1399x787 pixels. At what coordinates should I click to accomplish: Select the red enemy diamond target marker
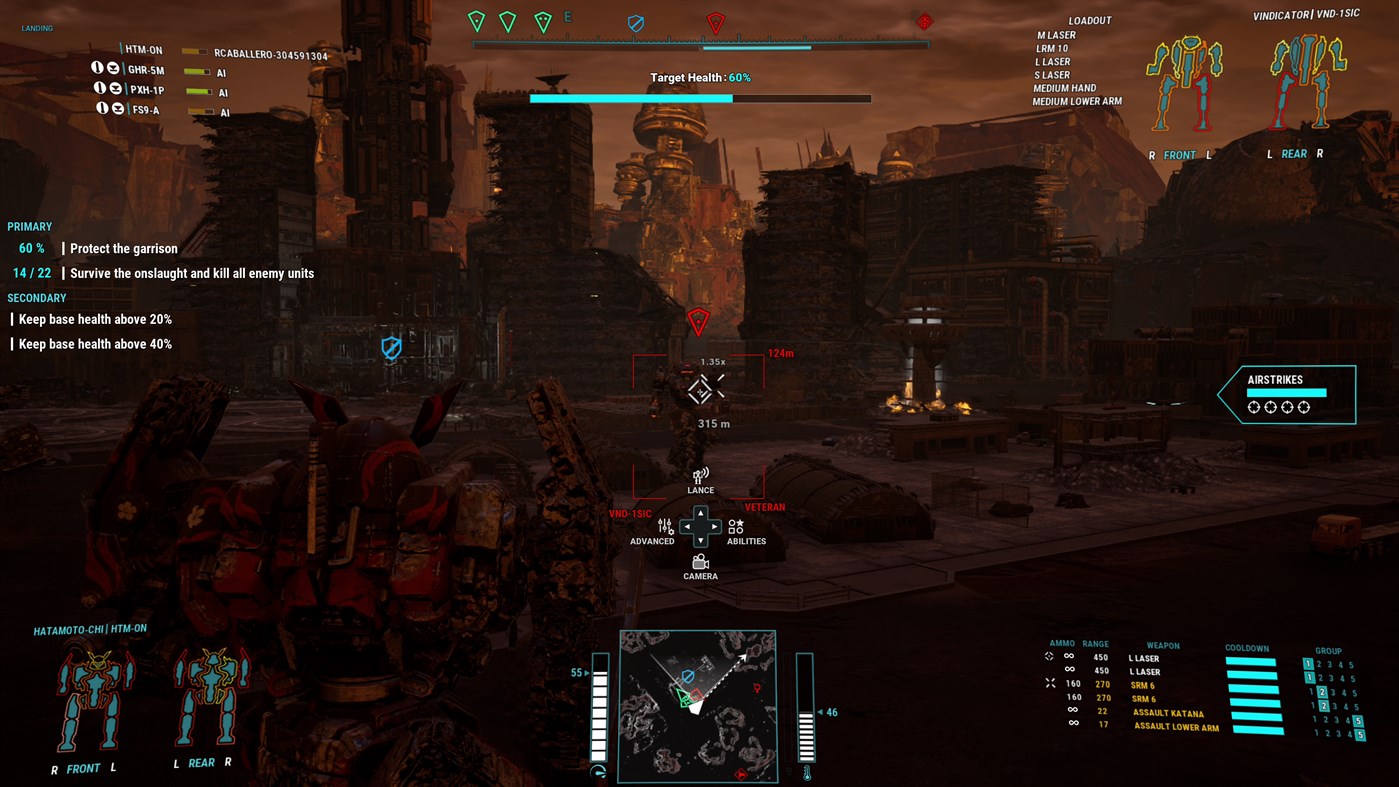pyautogui.click(x=698, y=321)
